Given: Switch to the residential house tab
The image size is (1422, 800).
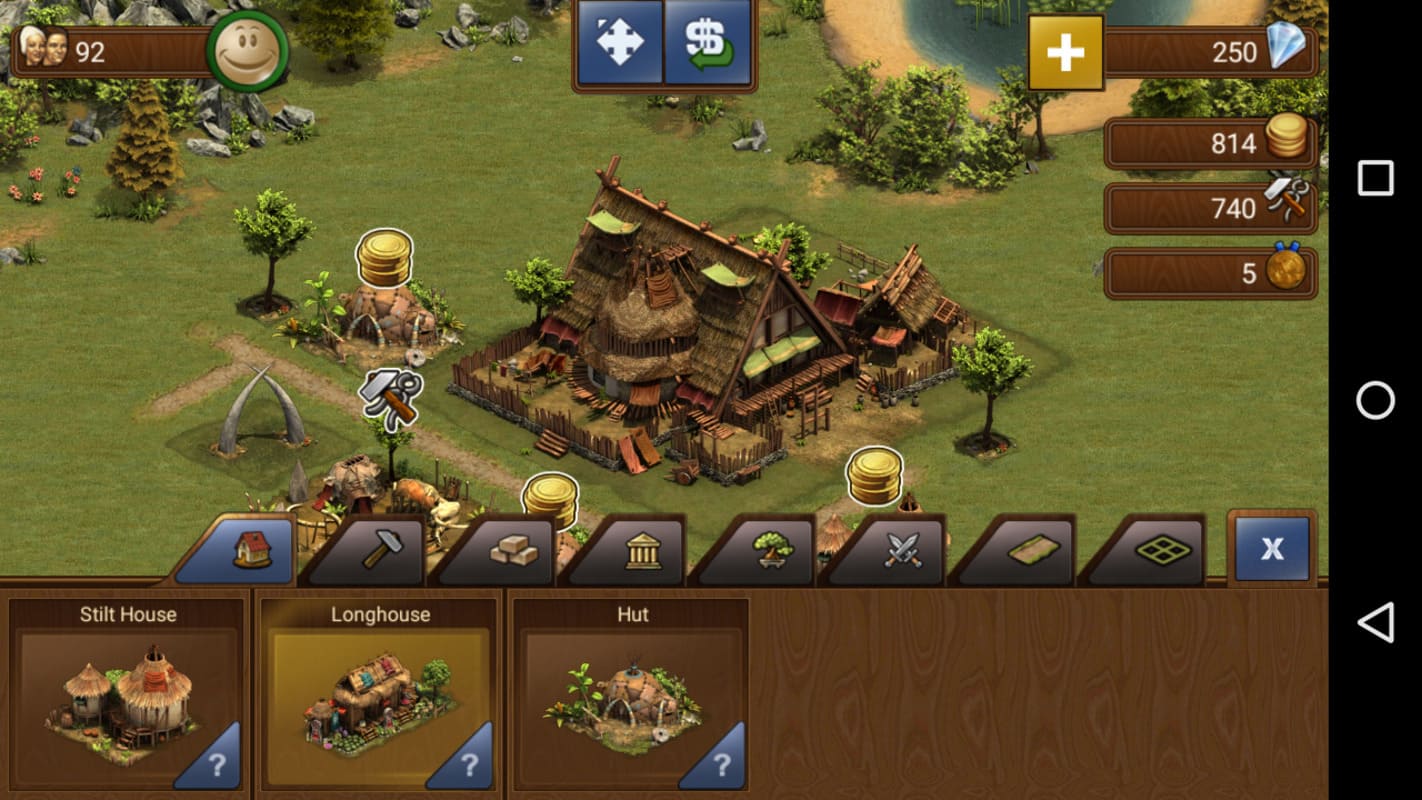Looking at the screenshot, I should [249, 550].
